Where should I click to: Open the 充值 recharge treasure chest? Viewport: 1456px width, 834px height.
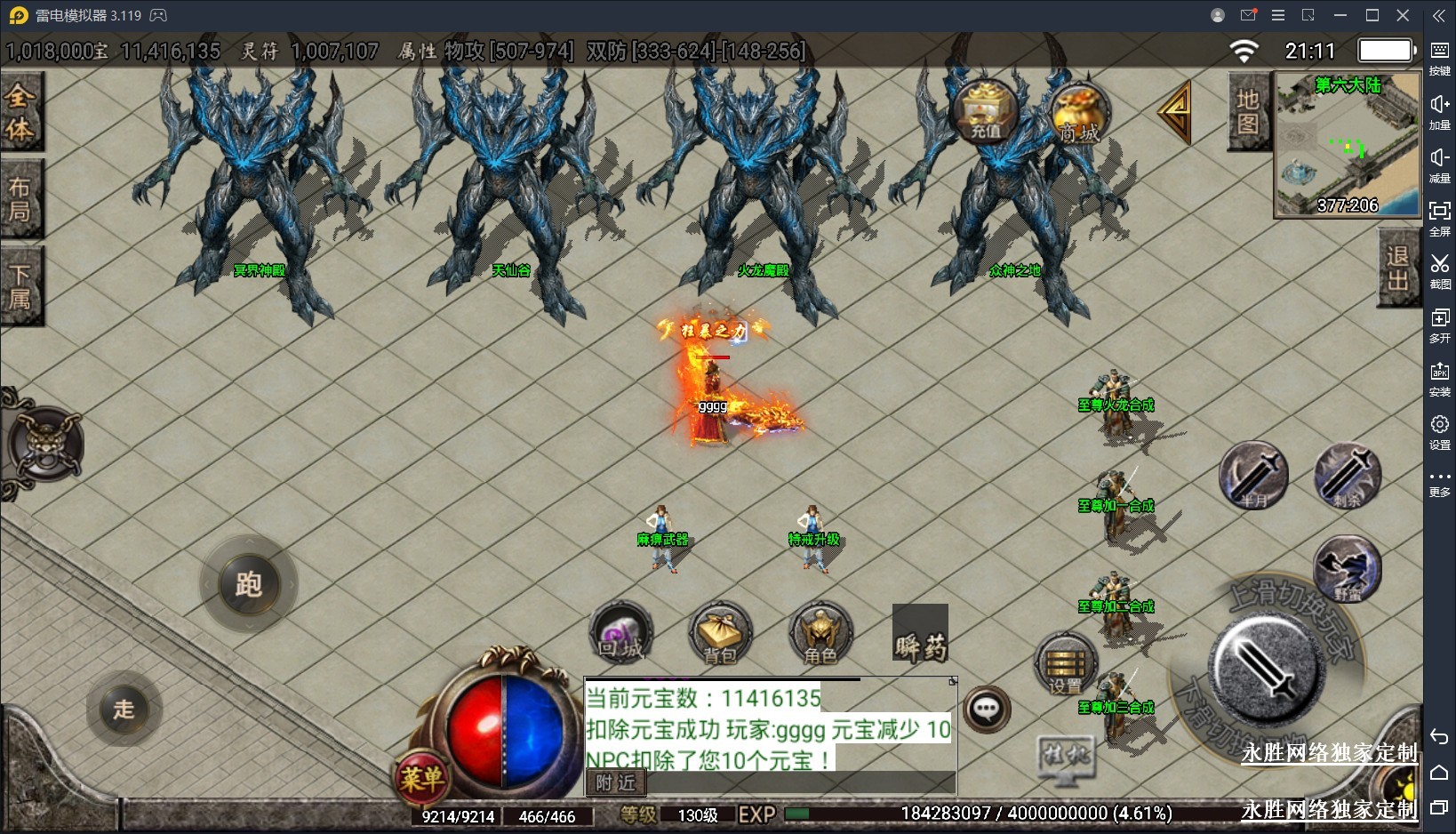pos(985,112)
